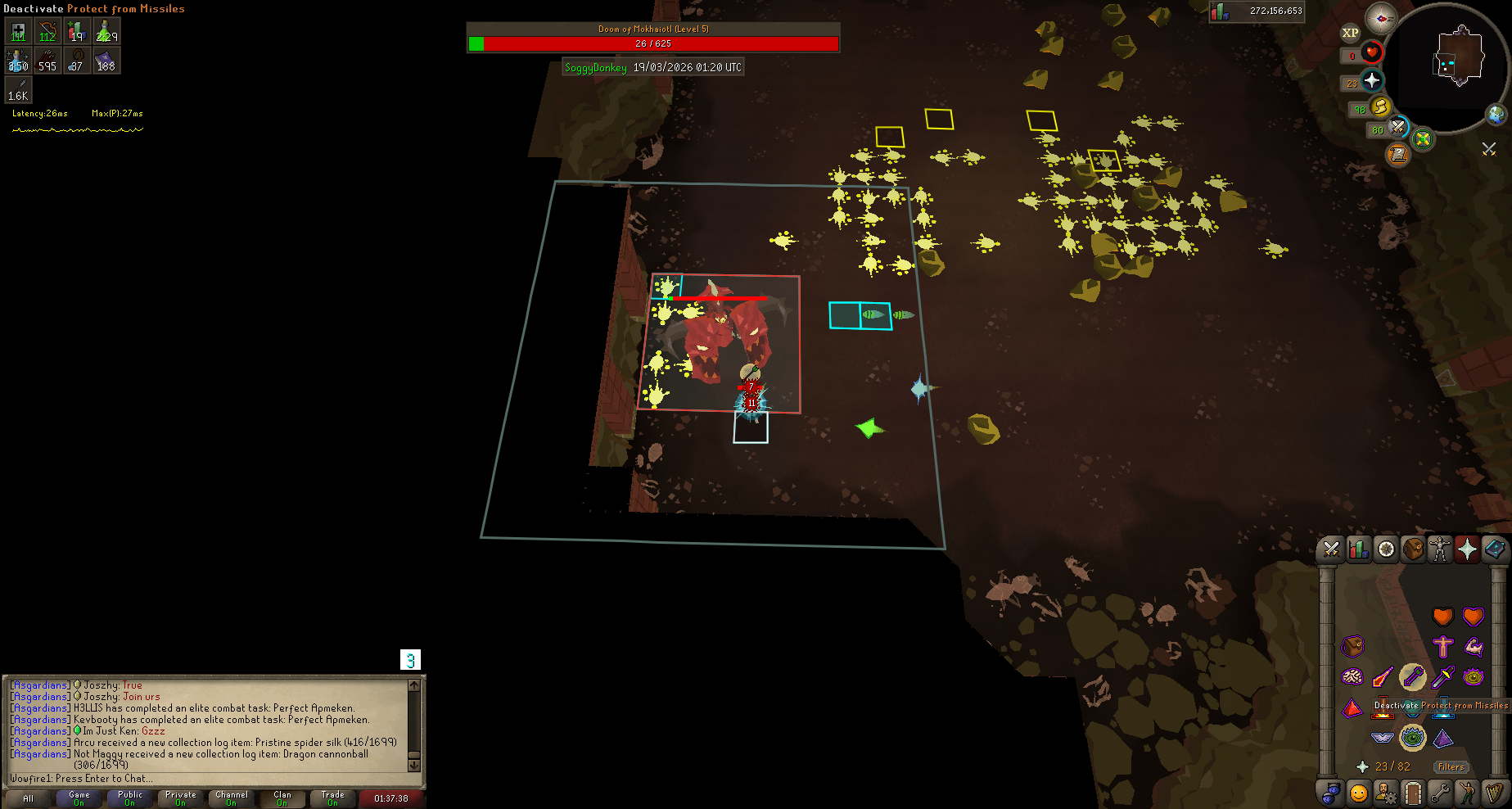Open the Logout door tab
Viewport: 1512px width, 809px height.
pos(1412,793)
